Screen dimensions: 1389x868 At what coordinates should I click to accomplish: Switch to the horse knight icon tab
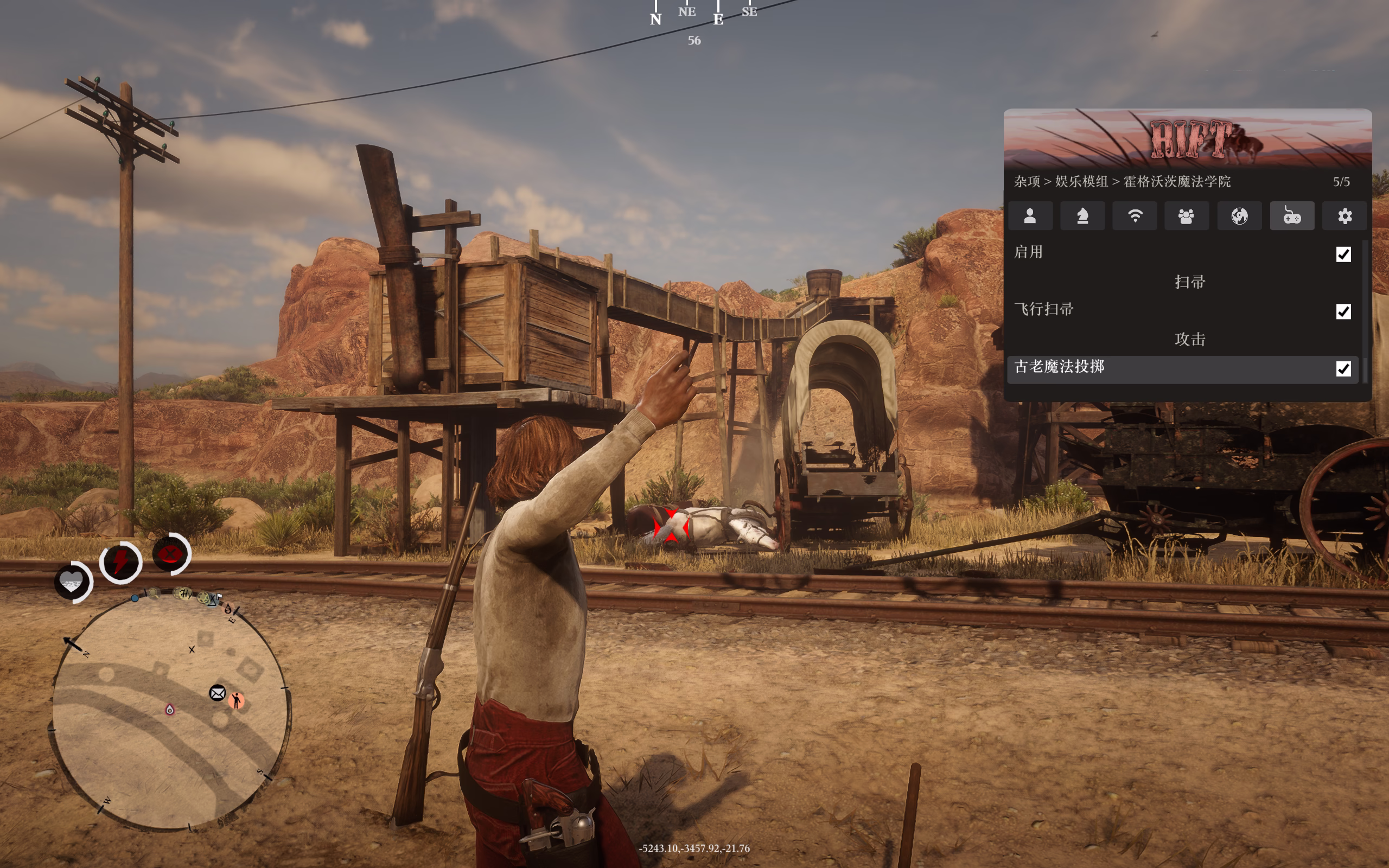(x=1082, y=216)
